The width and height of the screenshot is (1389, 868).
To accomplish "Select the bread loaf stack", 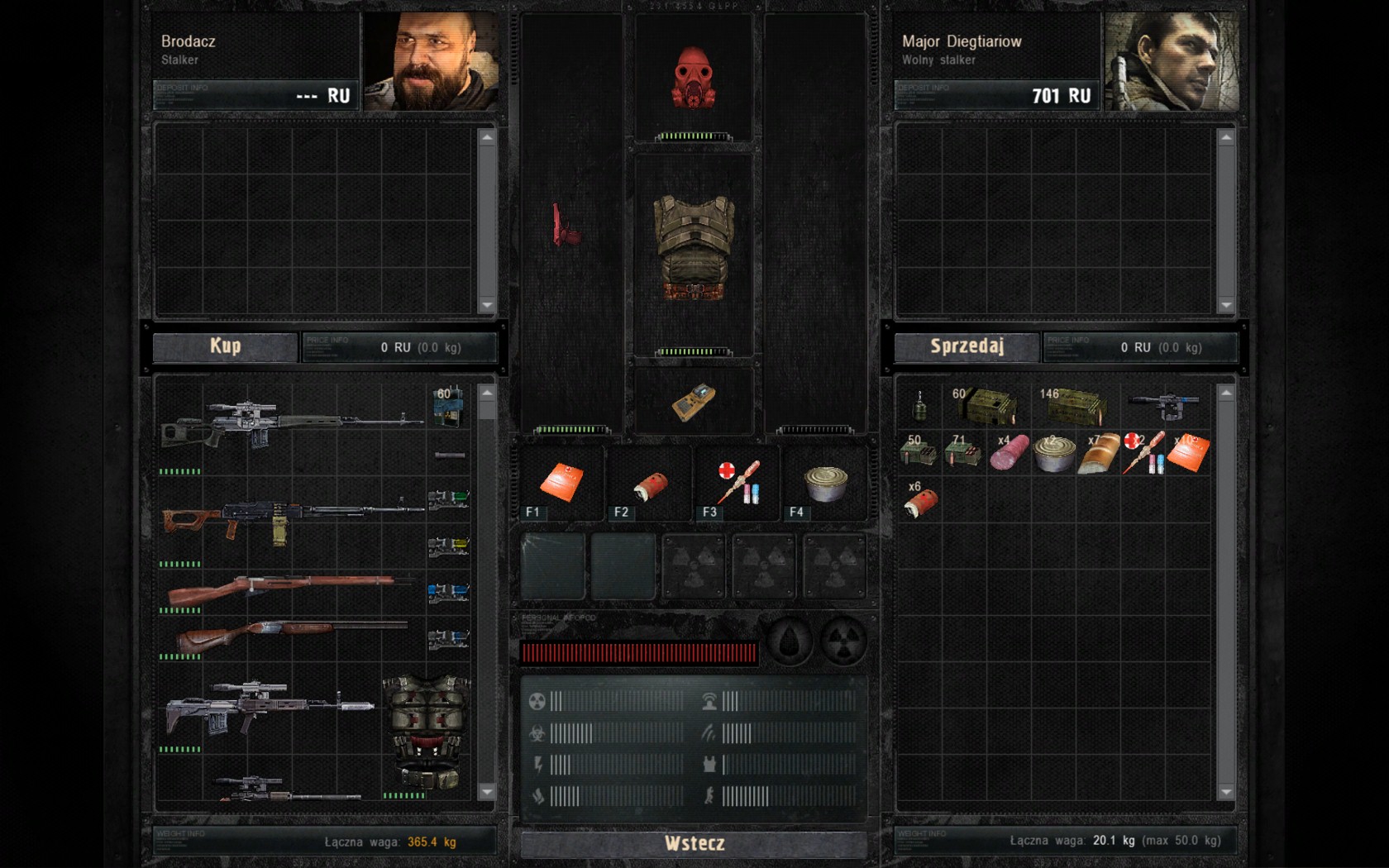I will click(1099, 453).
